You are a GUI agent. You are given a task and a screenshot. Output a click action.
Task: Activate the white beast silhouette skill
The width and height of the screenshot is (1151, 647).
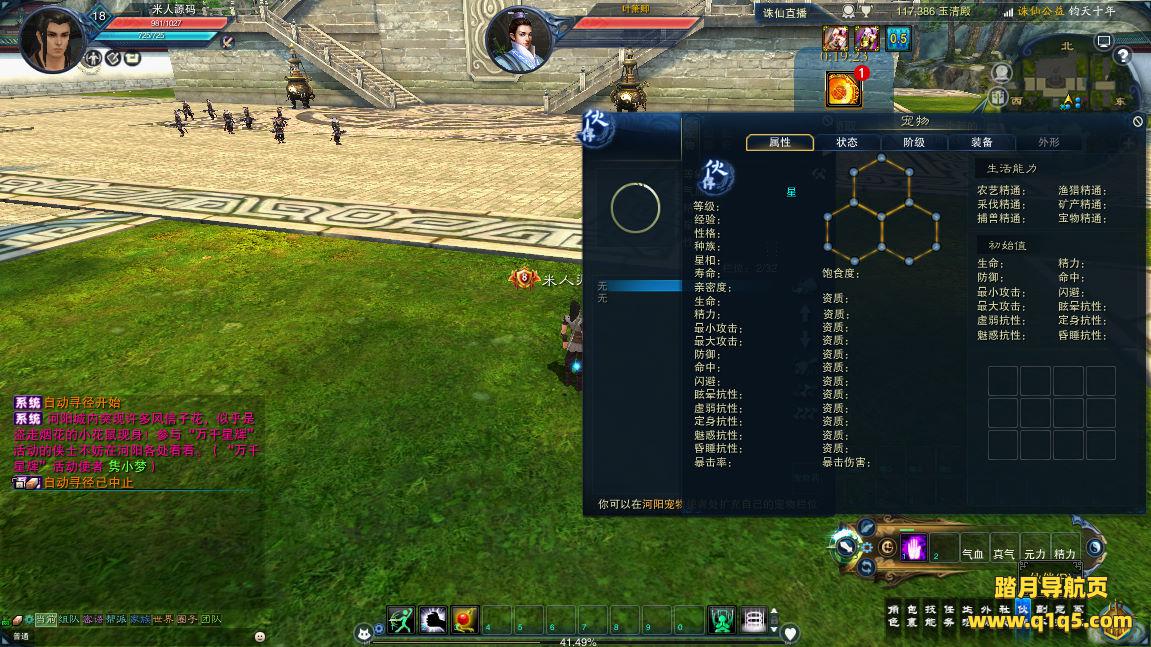433,620
